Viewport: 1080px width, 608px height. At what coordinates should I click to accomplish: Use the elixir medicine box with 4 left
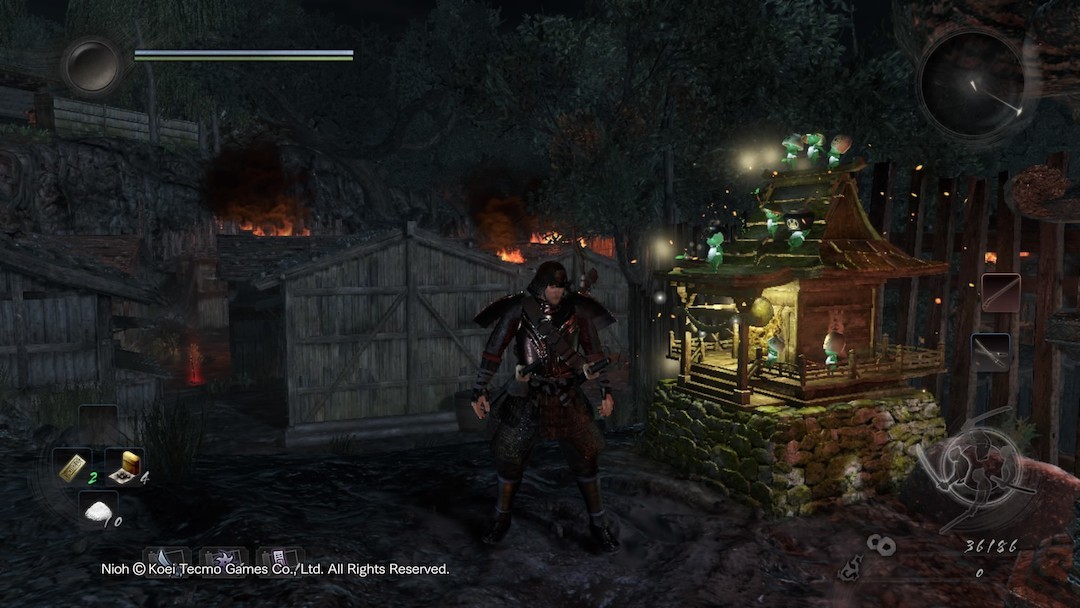[x=125, y=467]
